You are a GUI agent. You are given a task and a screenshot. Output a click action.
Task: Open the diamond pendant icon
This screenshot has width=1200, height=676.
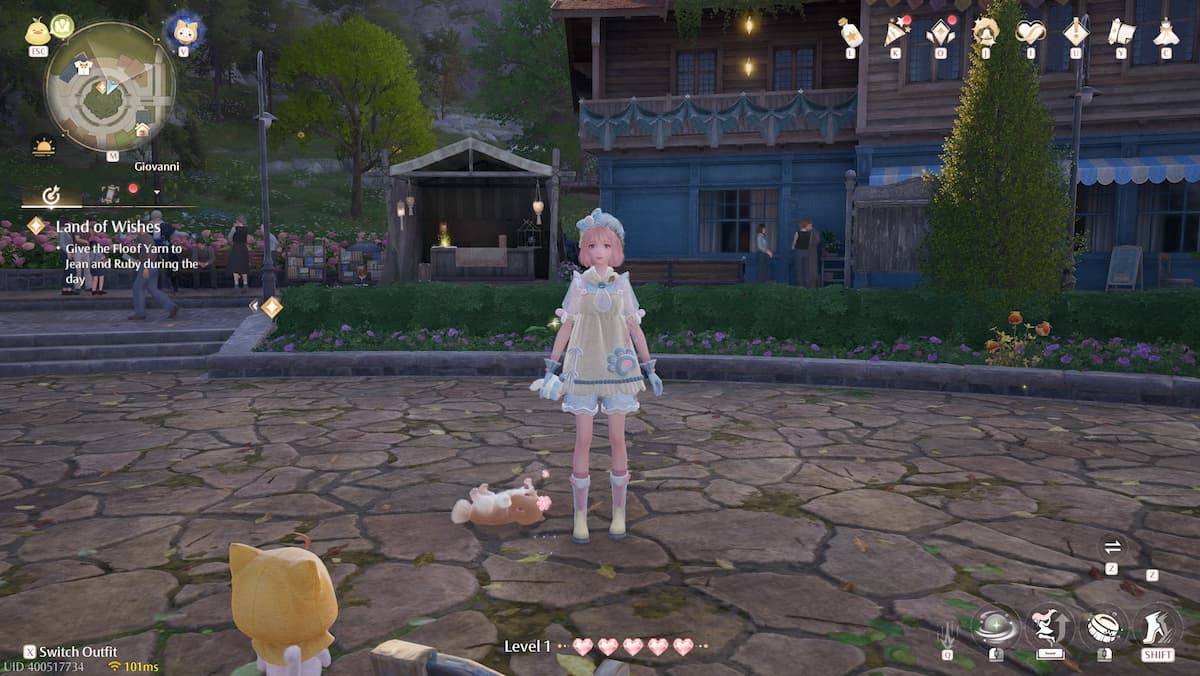[x=1076, y=33]
